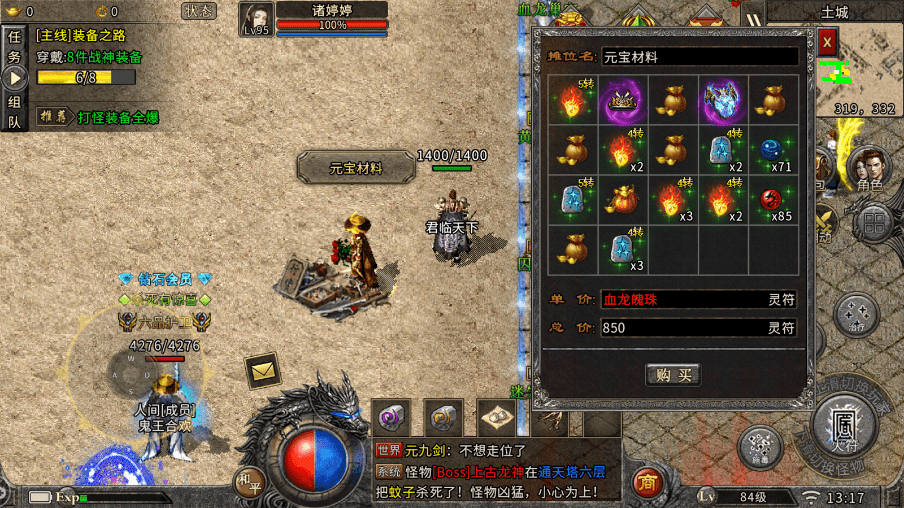Viewport: 904px width, 508px height.
Task: Switch to the 组队 team tab
Action: 15,111
